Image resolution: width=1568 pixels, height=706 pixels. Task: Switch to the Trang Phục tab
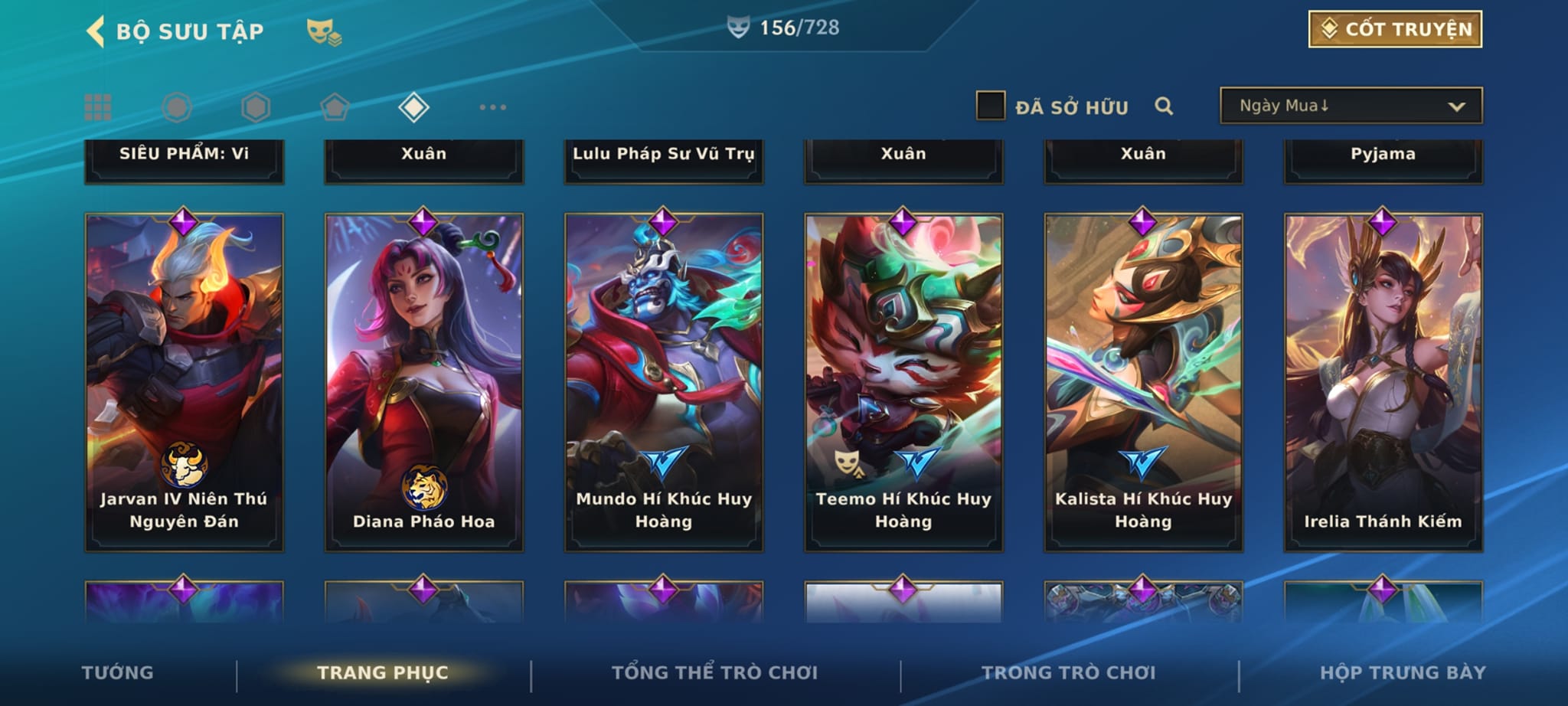383,672
